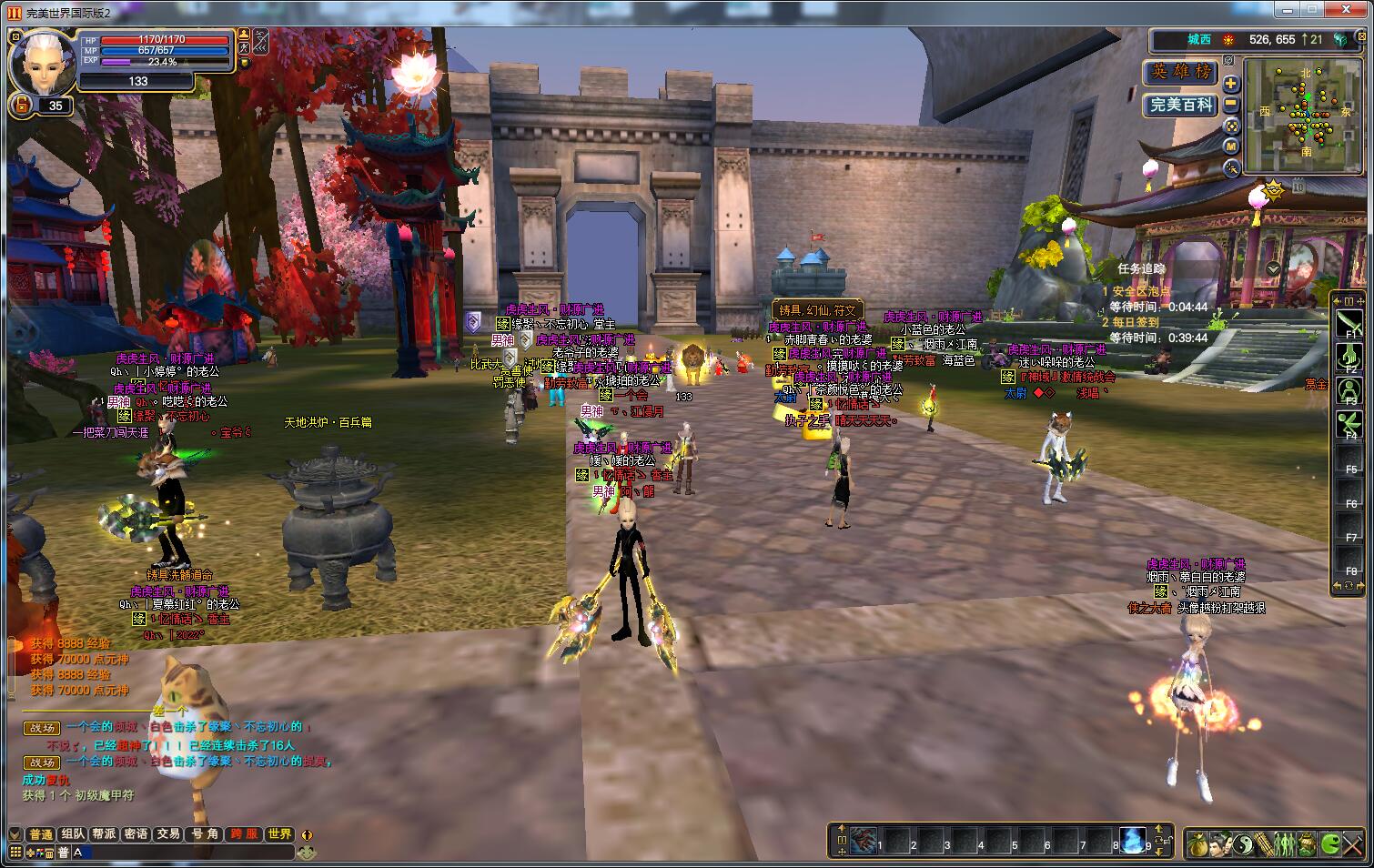Choose the 跨服 cross-server chat tab

tap(244, 834)
